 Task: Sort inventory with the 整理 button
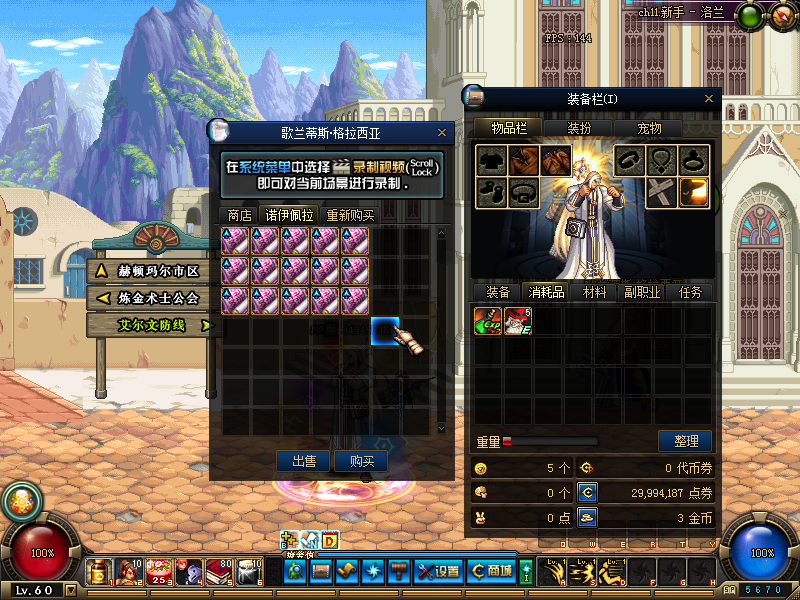(x=685, y=441)
